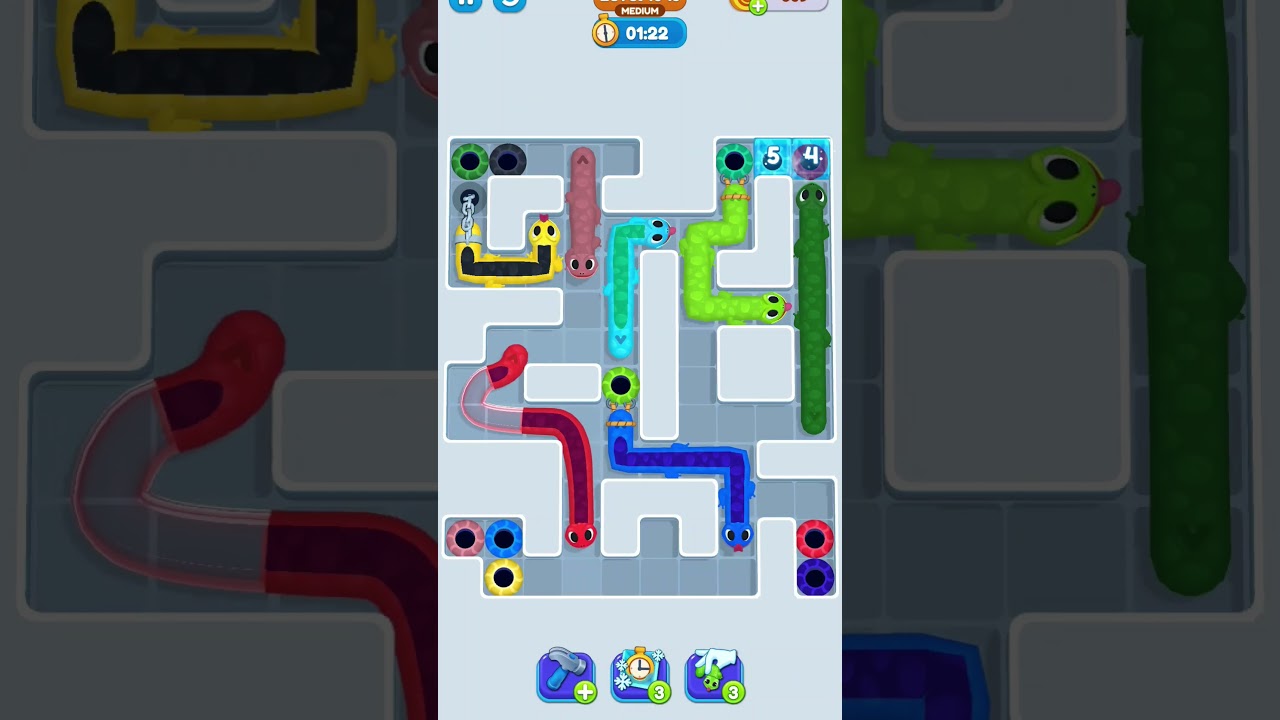This screenshot has width=1280, height=720.
Task: Tap the plus icon to buy coins
Action: (757, 4)
